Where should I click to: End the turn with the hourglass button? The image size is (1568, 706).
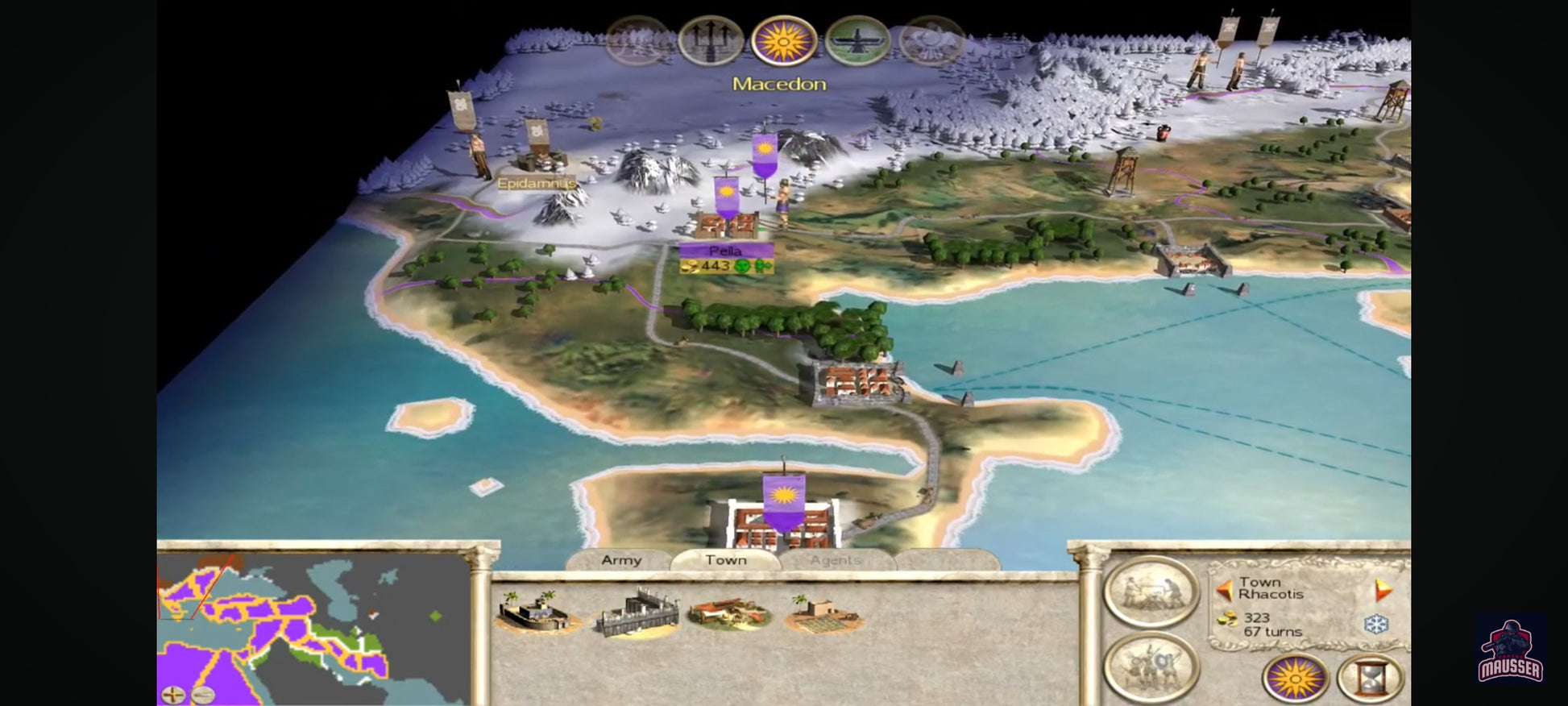click(1370, 679)
